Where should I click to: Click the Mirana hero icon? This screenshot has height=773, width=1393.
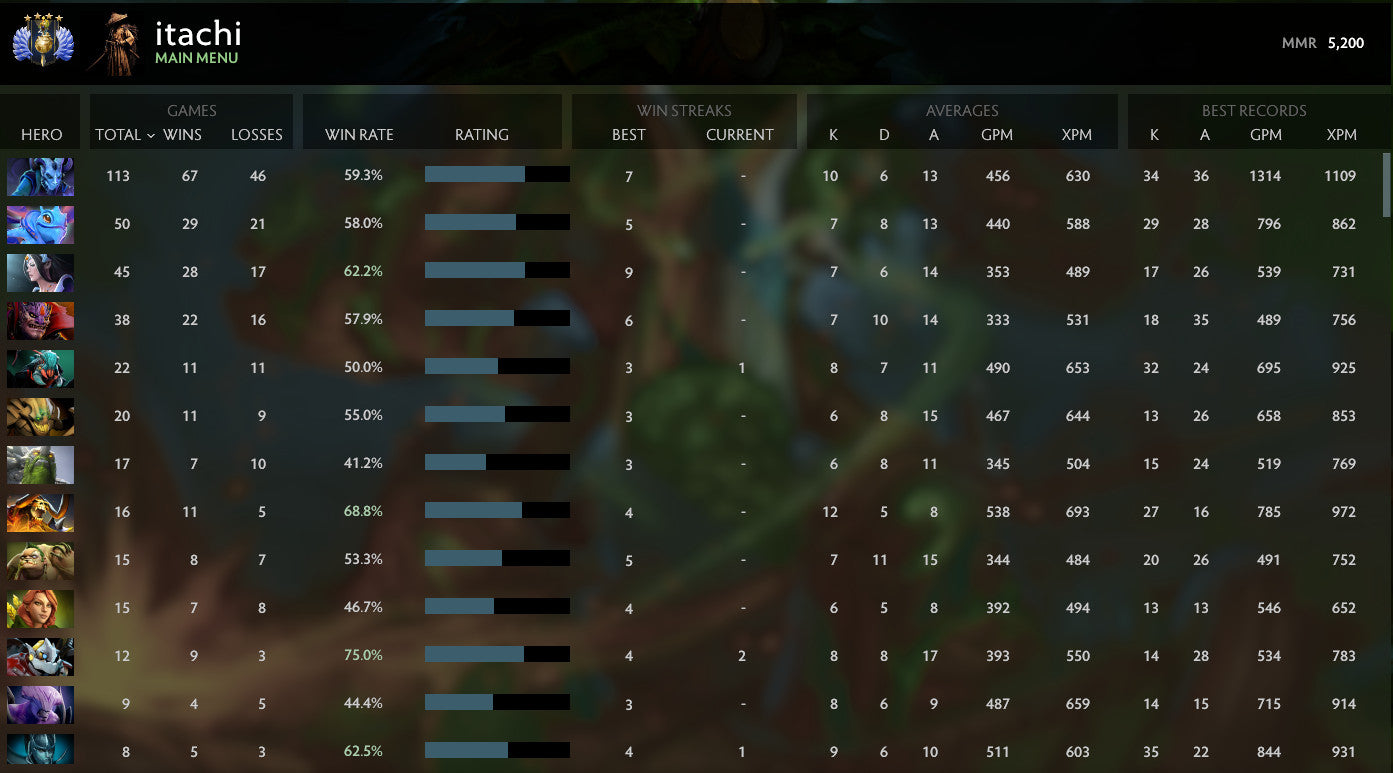point(40,273)
